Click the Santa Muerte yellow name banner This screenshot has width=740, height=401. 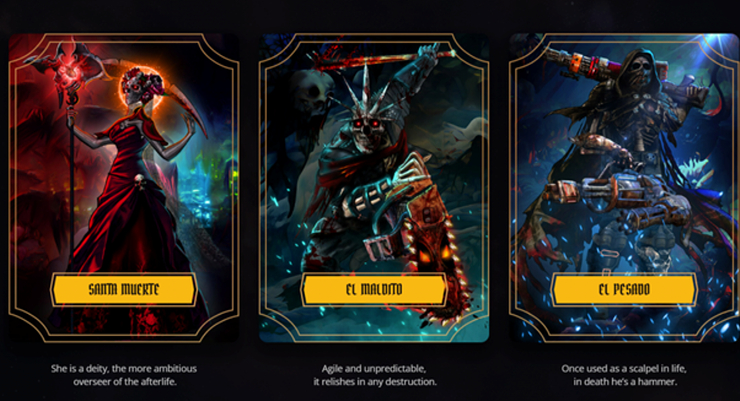(123, 290)
